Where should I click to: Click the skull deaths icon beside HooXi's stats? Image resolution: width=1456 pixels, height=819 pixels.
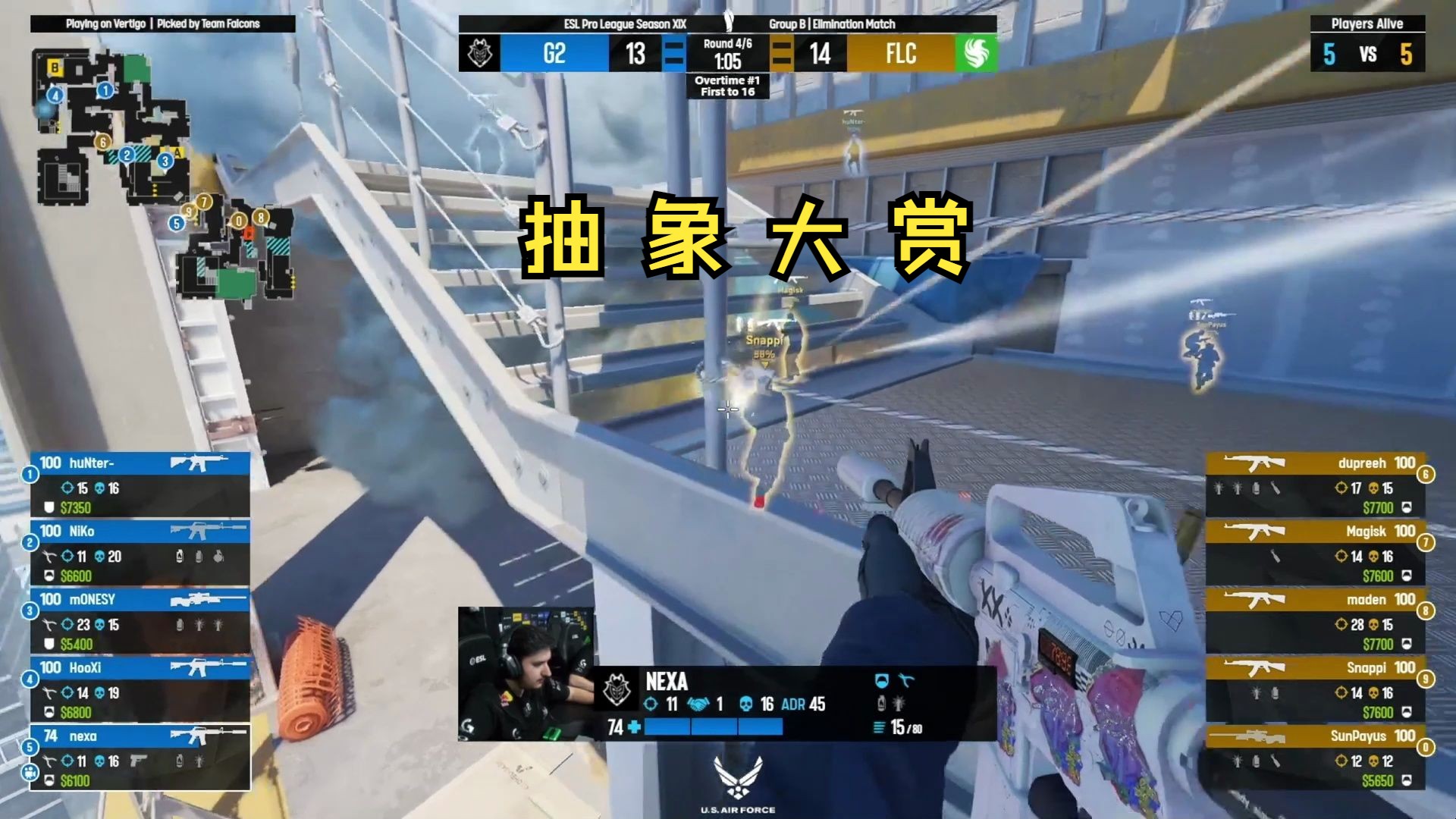pos(102,692)
